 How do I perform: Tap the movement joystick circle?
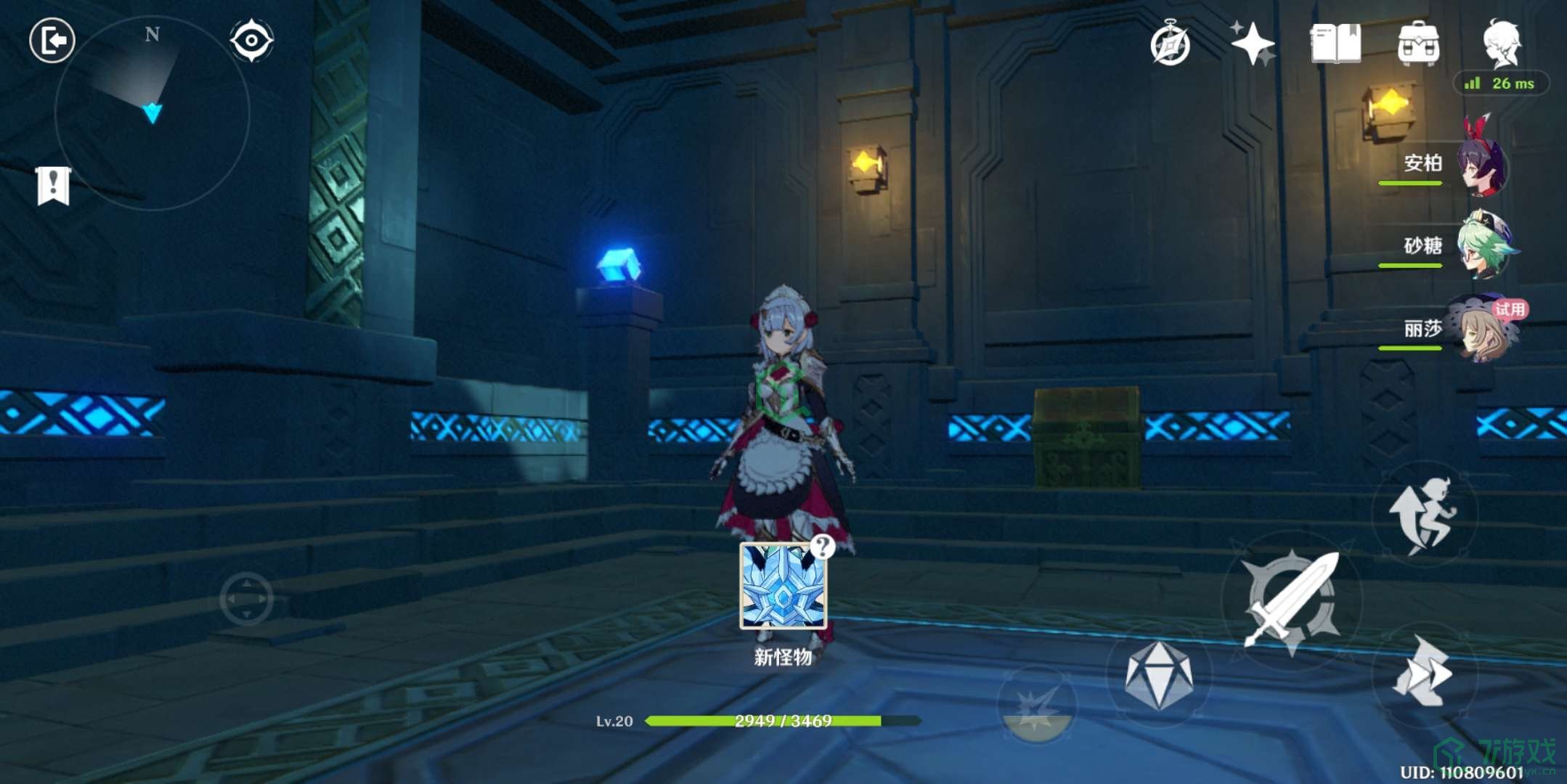pyautogui.click(x=246, y=599)
